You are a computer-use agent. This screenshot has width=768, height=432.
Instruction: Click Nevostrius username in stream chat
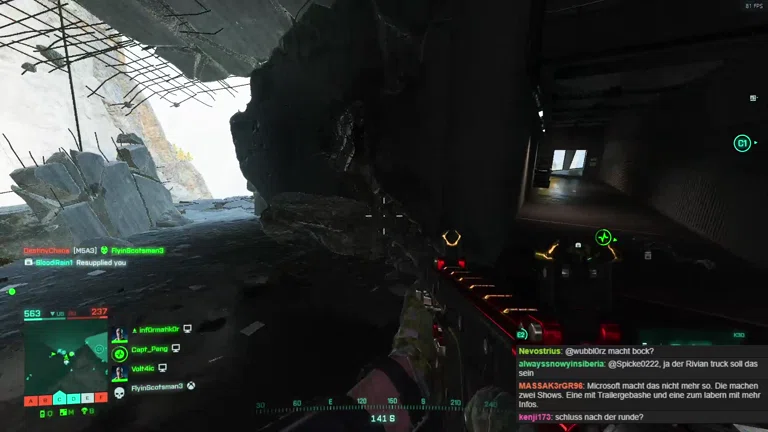540,352
